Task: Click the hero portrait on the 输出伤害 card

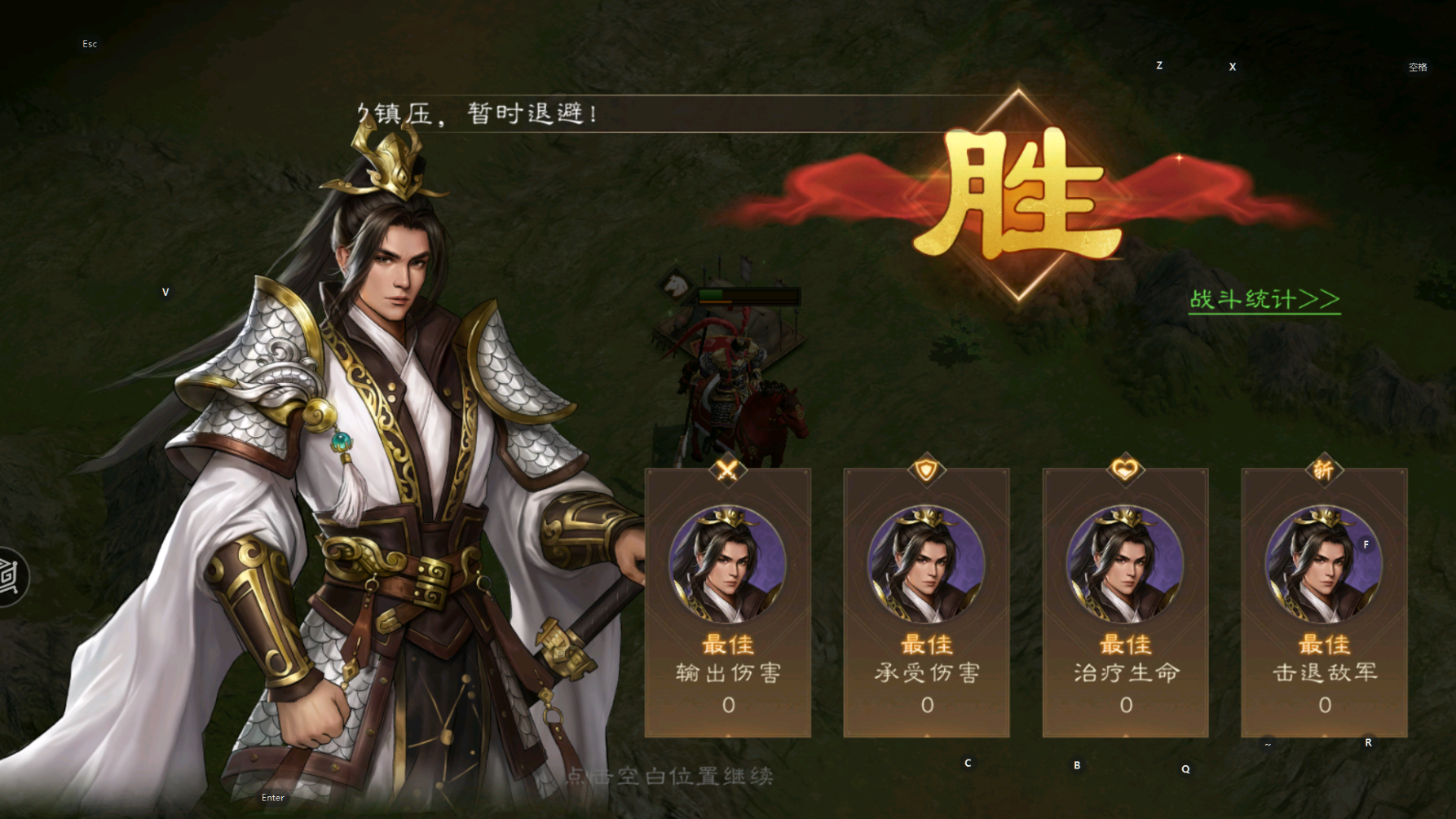Action: (728, 562)
